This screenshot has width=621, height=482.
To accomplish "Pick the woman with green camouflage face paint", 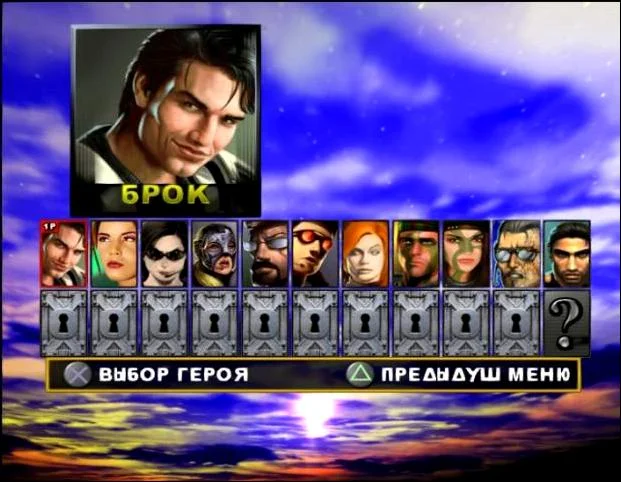I will [x=466, y=254].
